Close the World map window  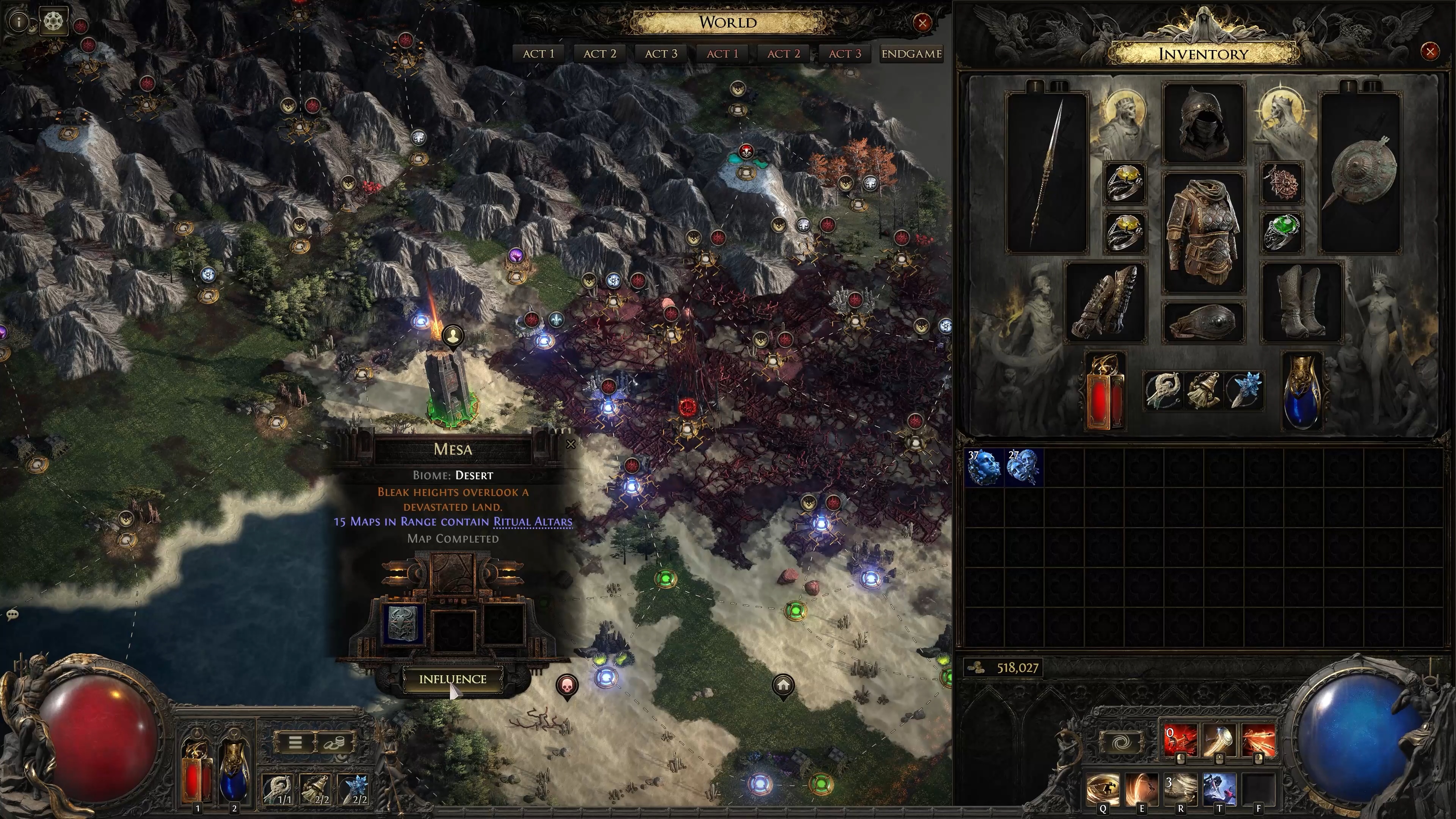pyautogui.click(x=923, y=23)
